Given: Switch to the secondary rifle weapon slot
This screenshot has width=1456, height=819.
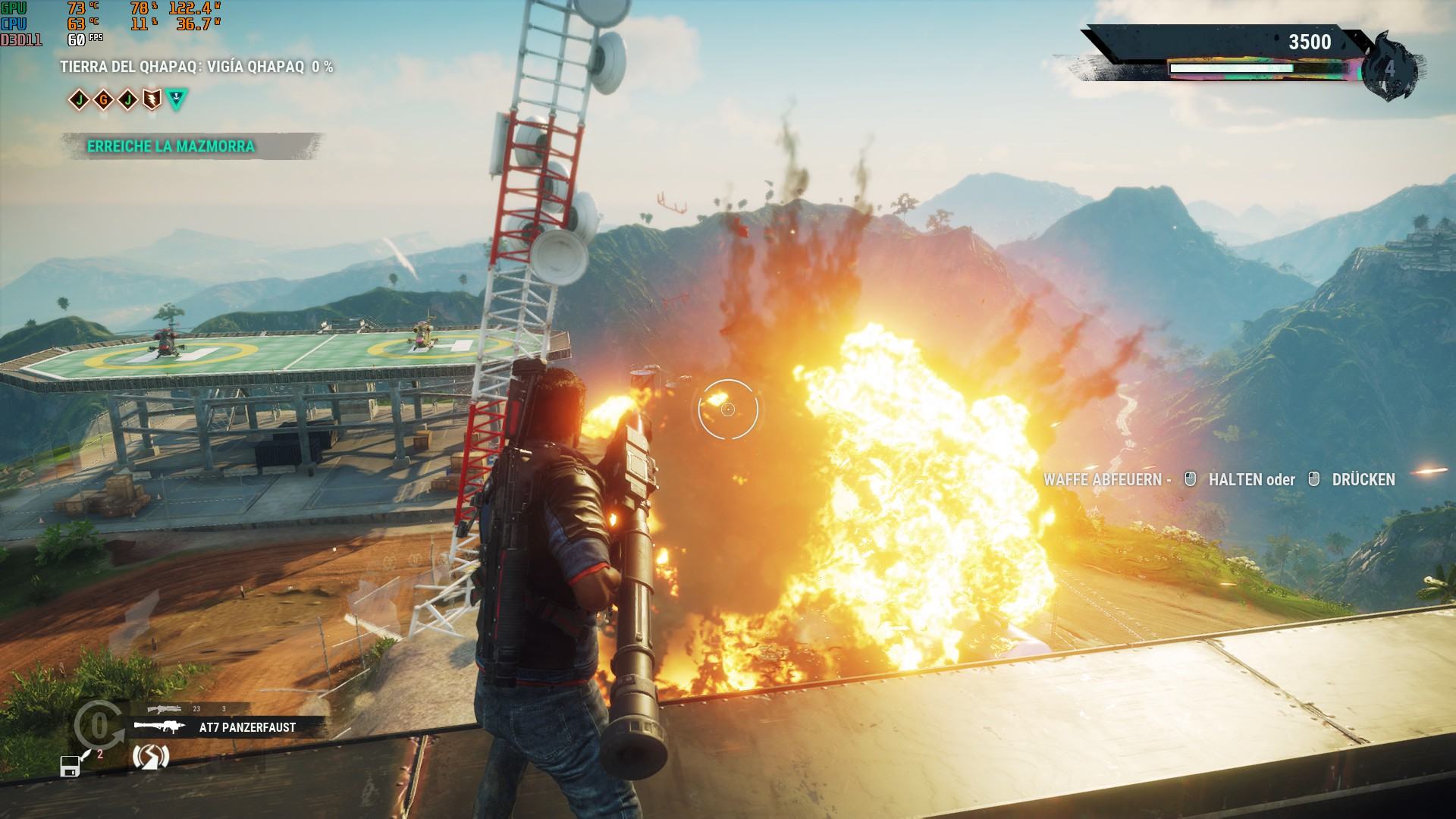Looking at the screenshot, I should click(165, 709).
